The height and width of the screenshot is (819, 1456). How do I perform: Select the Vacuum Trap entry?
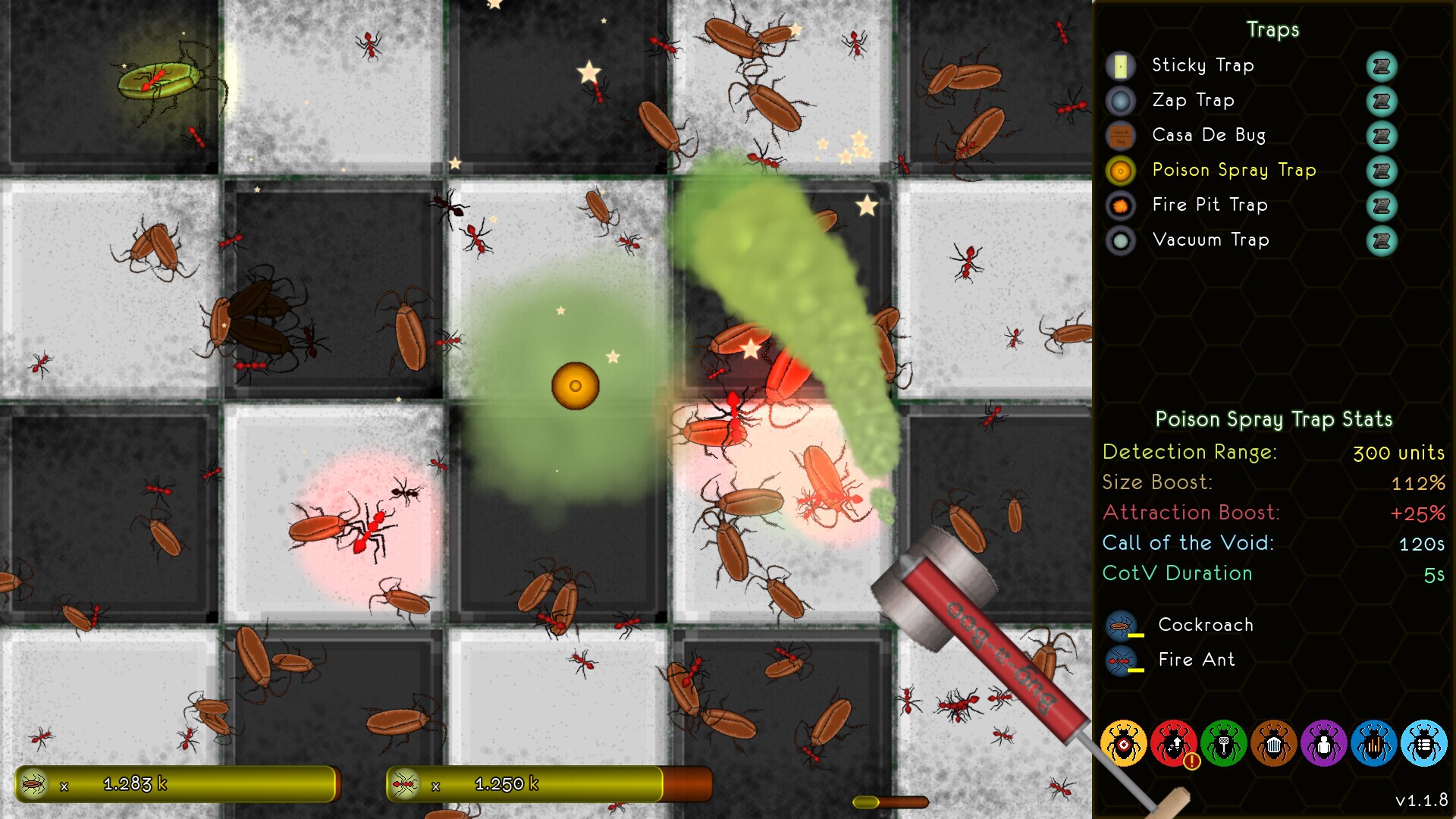pos(1210,240)
